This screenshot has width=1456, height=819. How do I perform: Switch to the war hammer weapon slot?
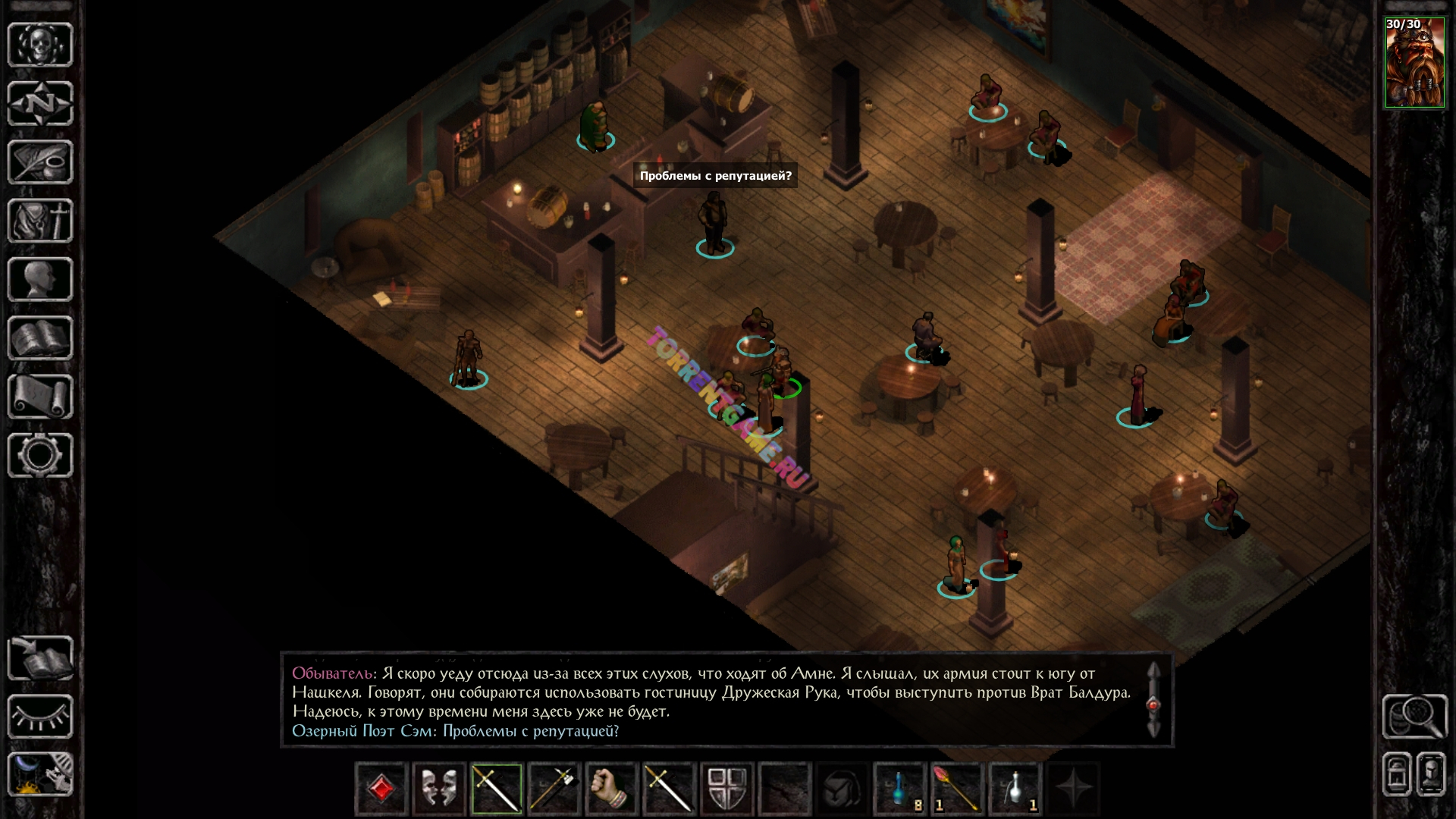point(554,789)
